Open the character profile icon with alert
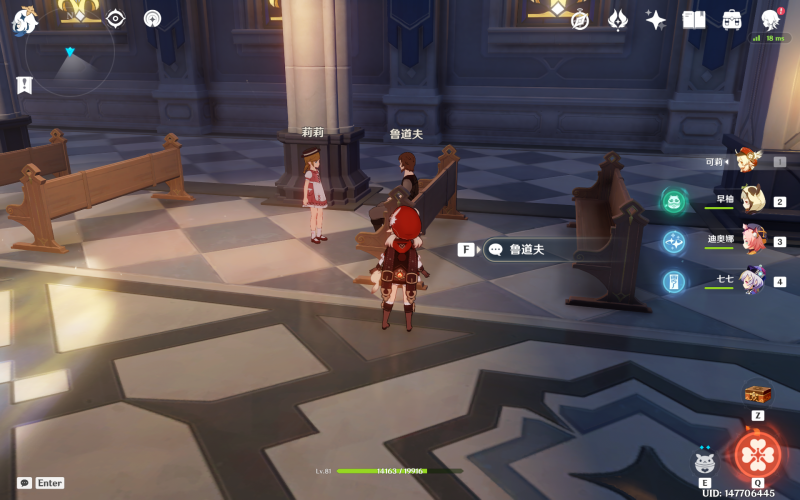This screenshot has width=800, height=500. tap(770, 20)
